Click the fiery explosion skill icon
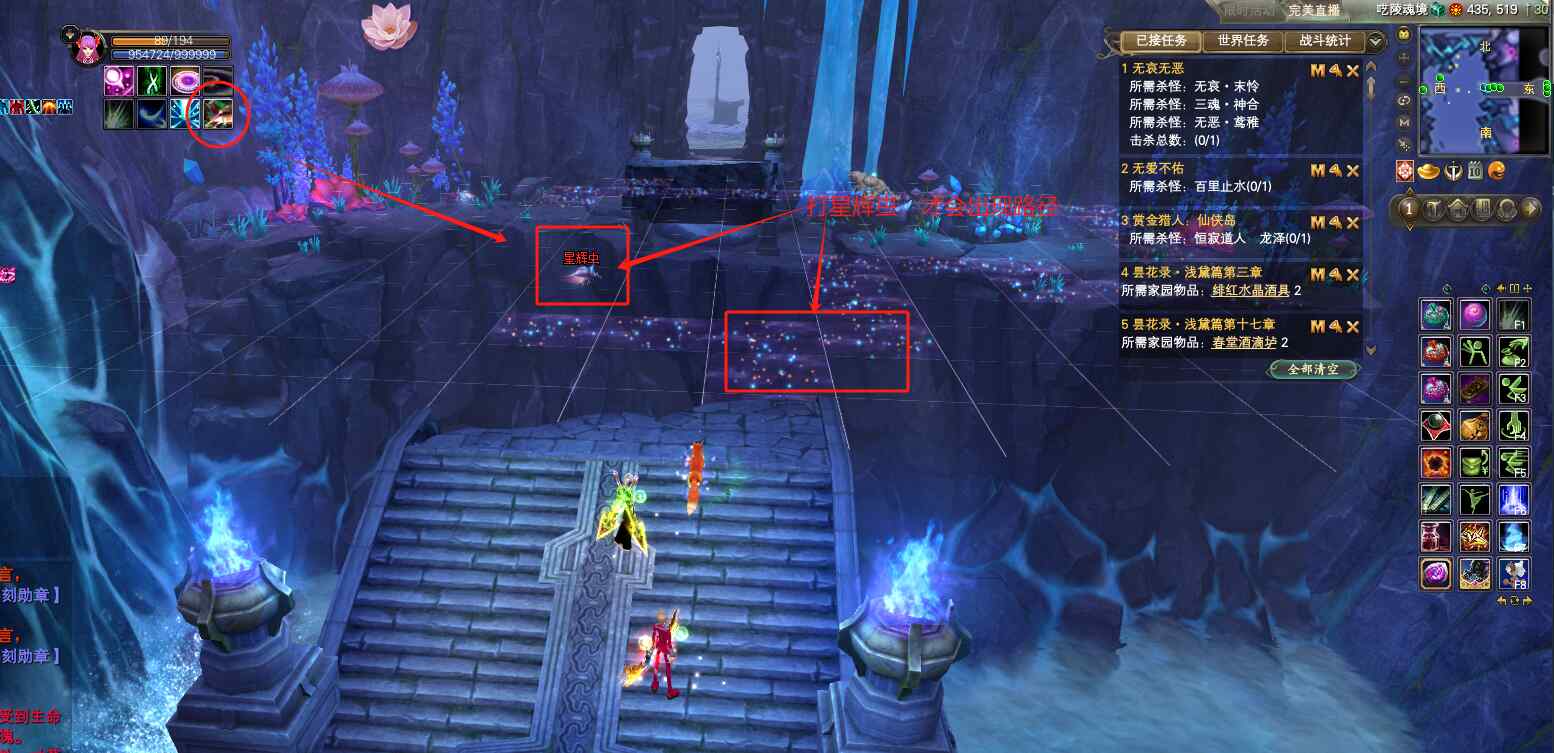The image size is (1554, 753). tap(1435, 463)
